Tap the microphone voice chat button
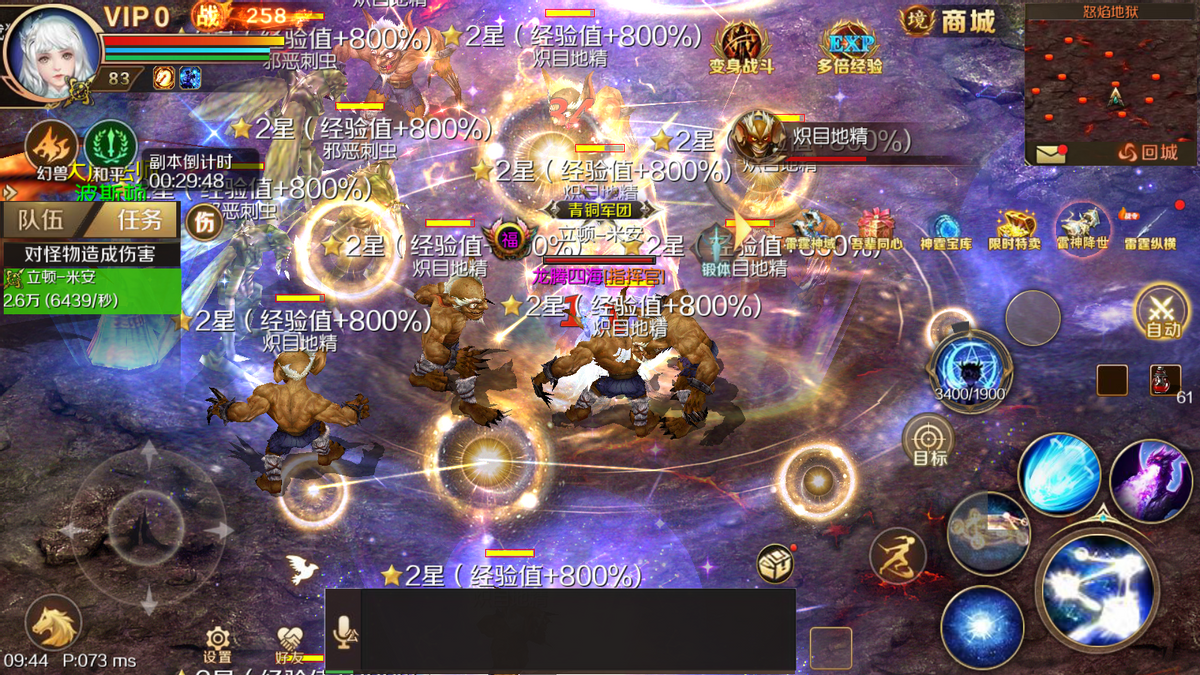Screen dimensions: 1200x675 point(343,630)
